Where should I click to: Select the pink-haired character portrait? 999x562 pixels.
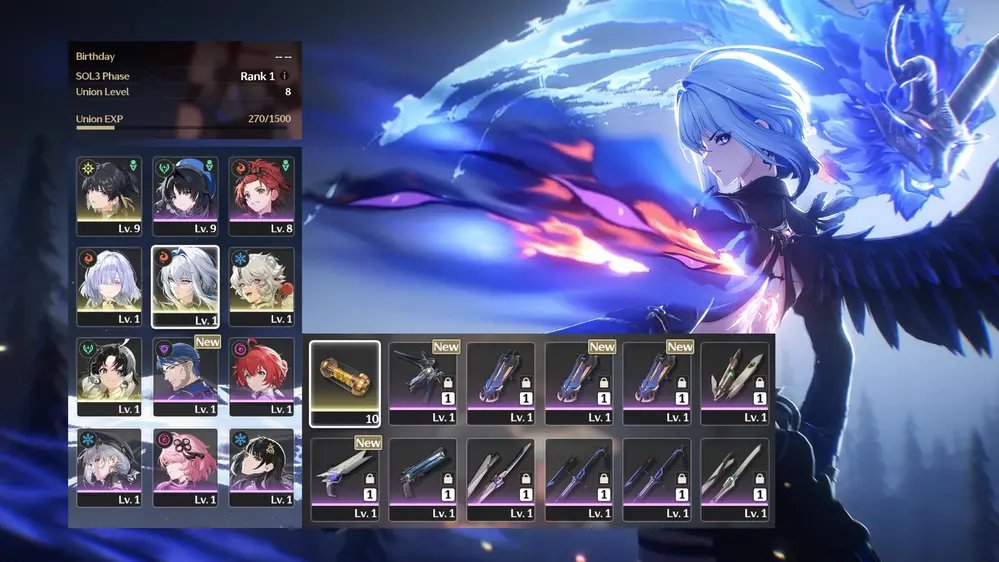point(187,467)
